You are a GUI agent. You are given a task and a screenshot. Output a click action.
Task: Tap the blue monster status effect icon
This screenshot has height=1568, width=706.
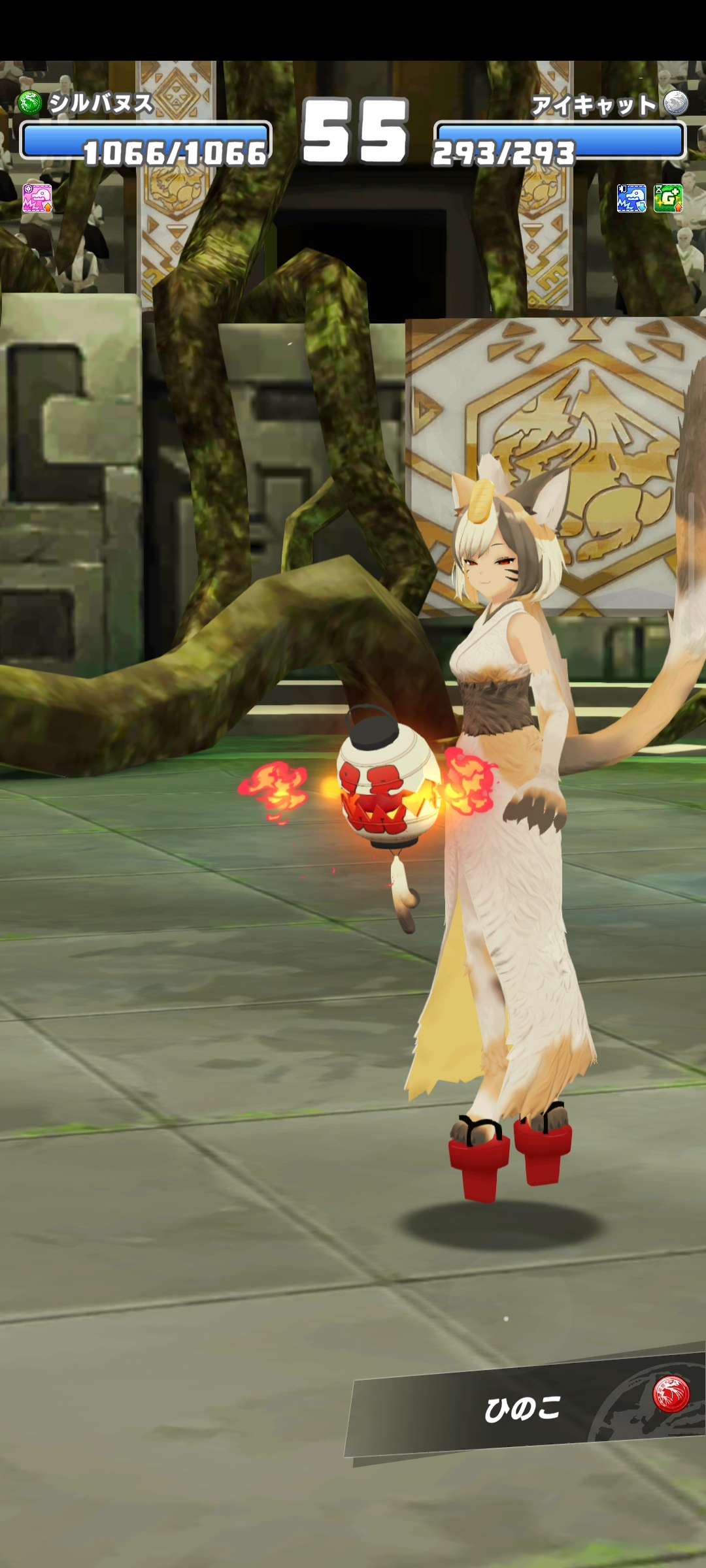[631, 198]
